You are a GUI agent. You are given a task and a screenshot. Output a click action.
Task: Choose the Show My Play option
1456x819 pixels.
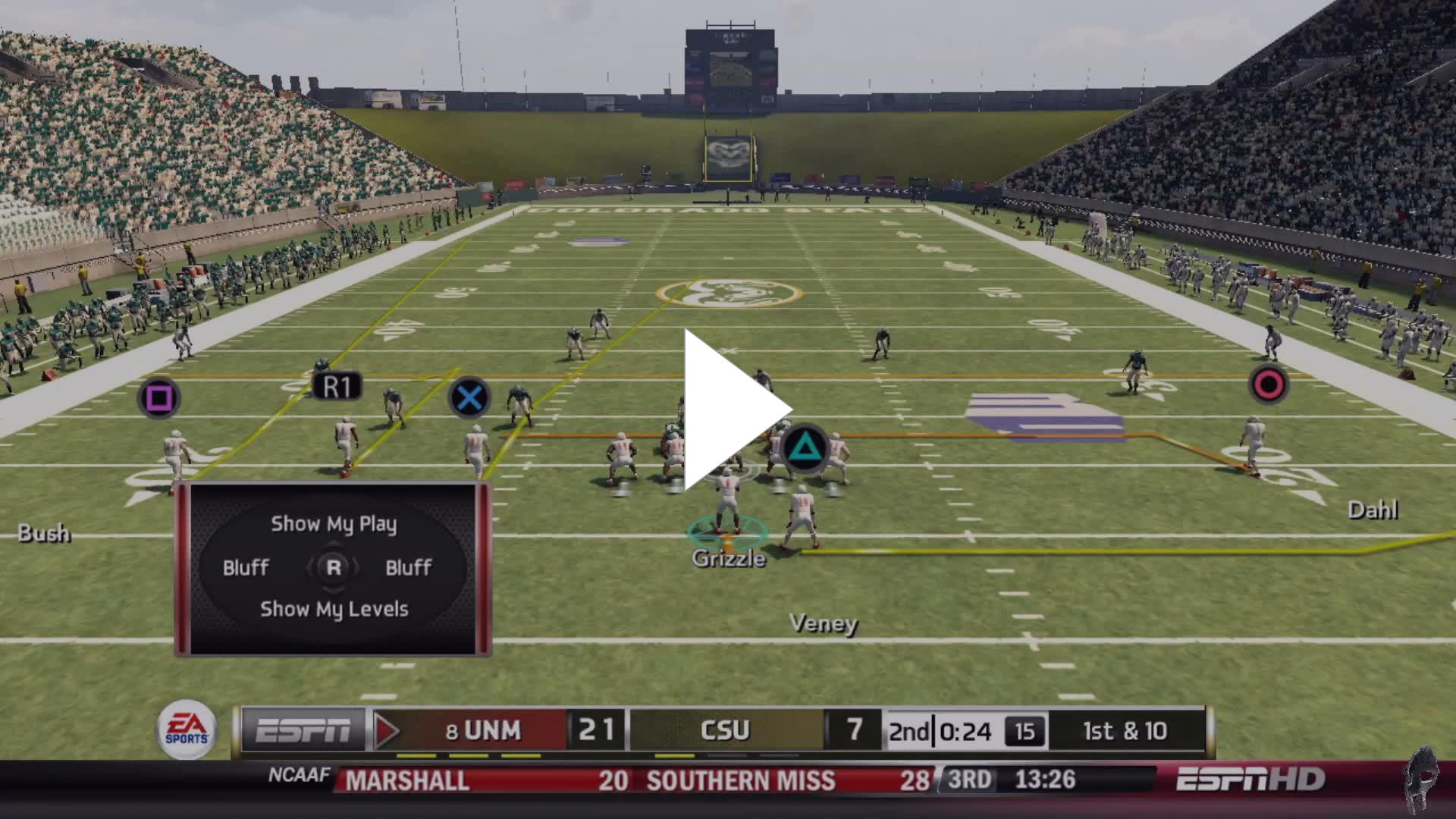pyautogui.click(x=334, y=524)
